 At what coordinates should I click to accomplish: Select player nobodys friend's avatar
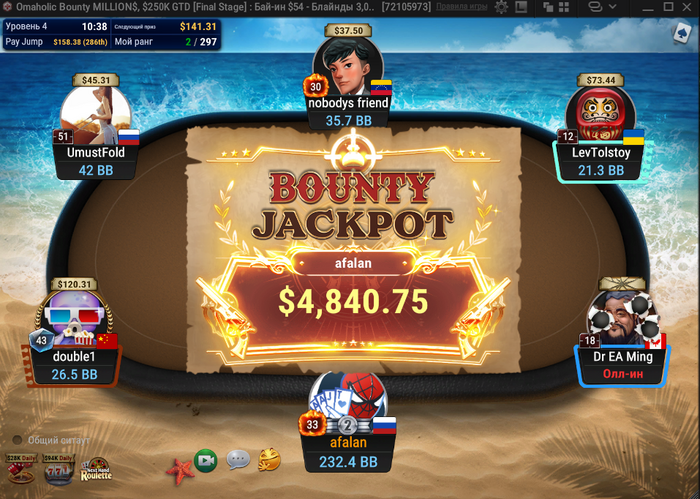(349, 68)
